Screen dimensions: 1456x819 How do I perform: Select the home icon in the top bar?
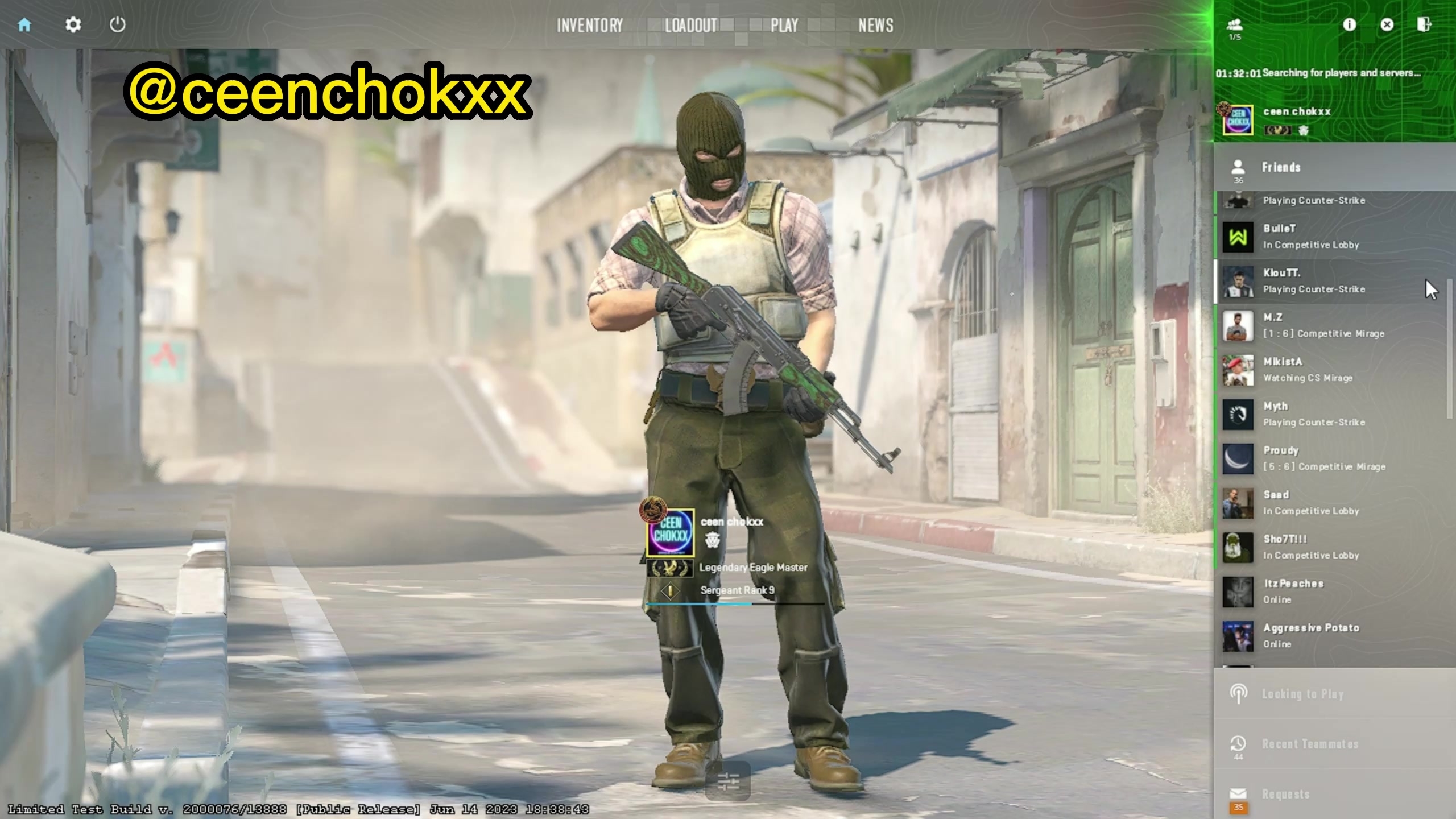(25, 25)
